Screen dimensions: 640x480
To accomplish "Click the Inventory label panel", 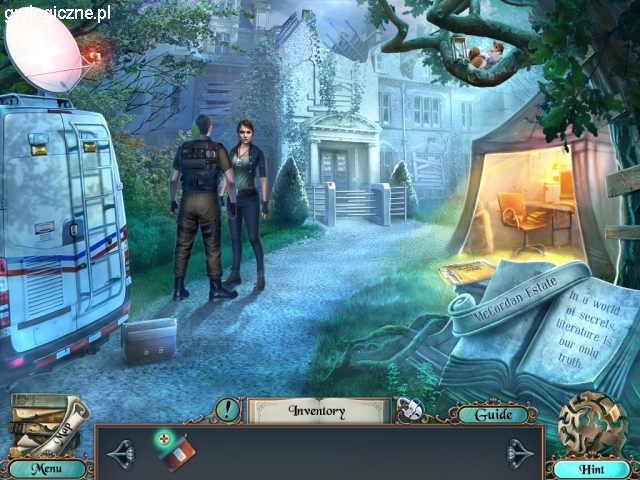I will 317,410.
